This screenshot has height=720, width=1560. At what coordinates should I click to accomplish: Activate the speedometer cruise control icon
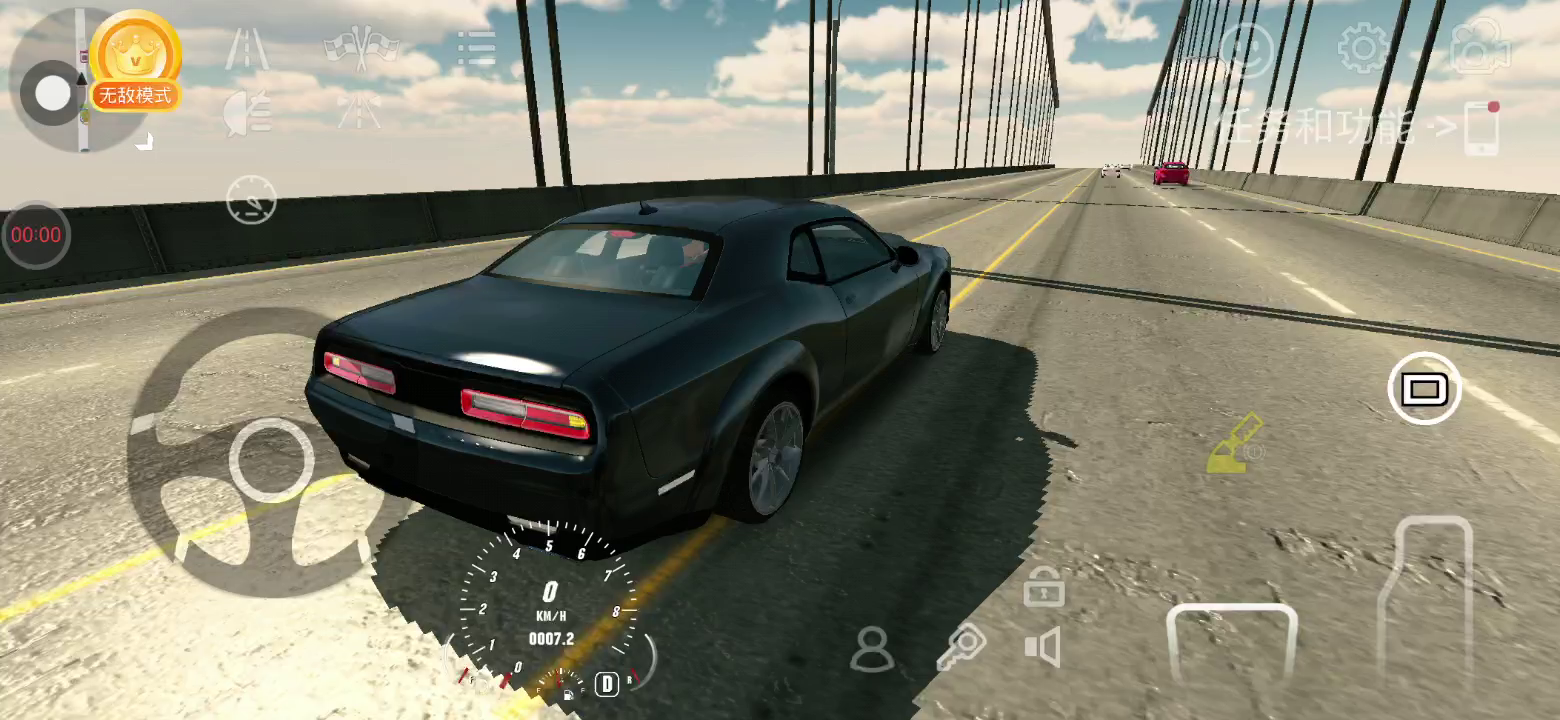[251, 199]
